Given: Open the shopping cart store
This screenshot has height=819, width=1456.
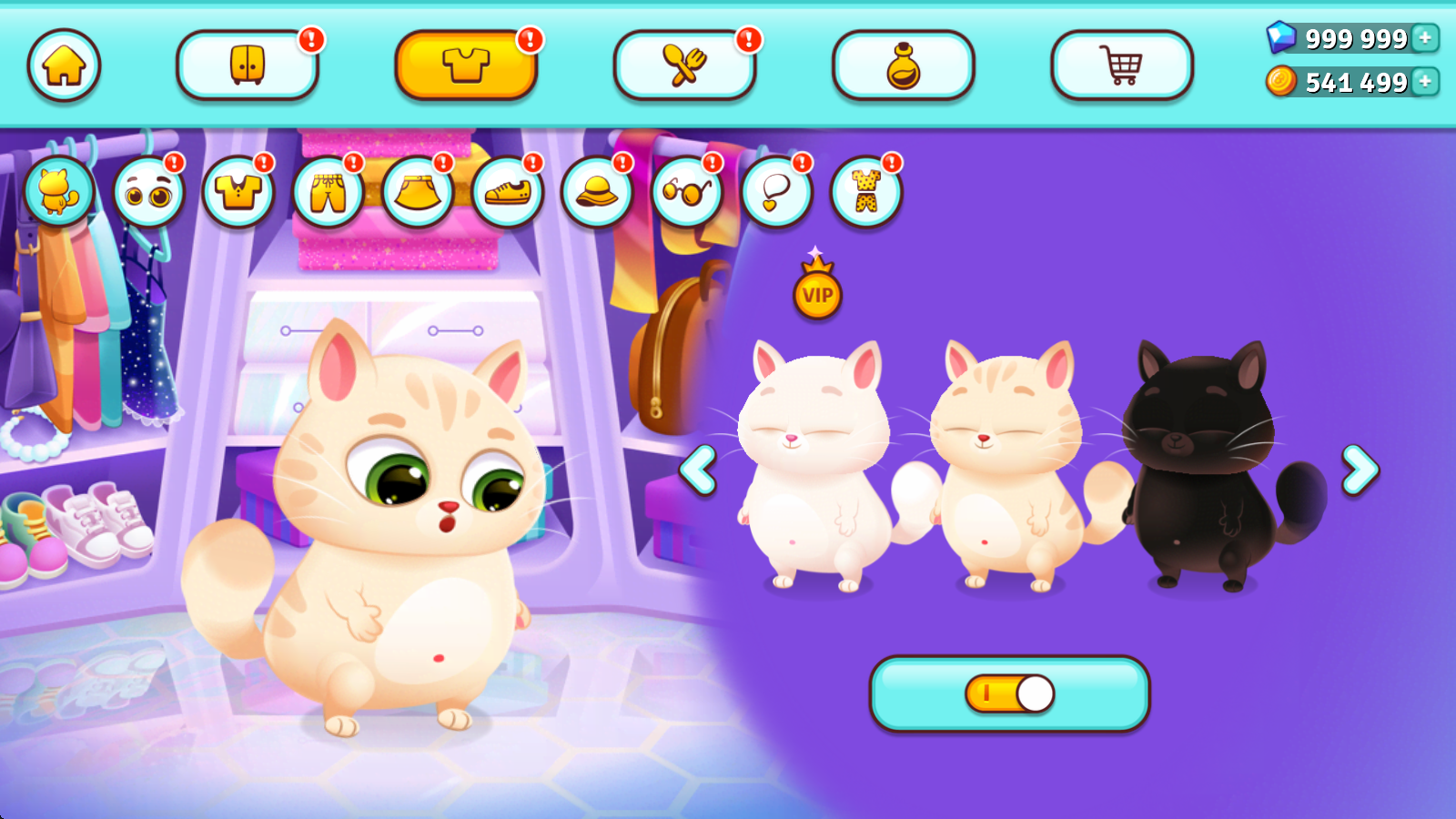Looking at the screenshot, I should 1121,66.
